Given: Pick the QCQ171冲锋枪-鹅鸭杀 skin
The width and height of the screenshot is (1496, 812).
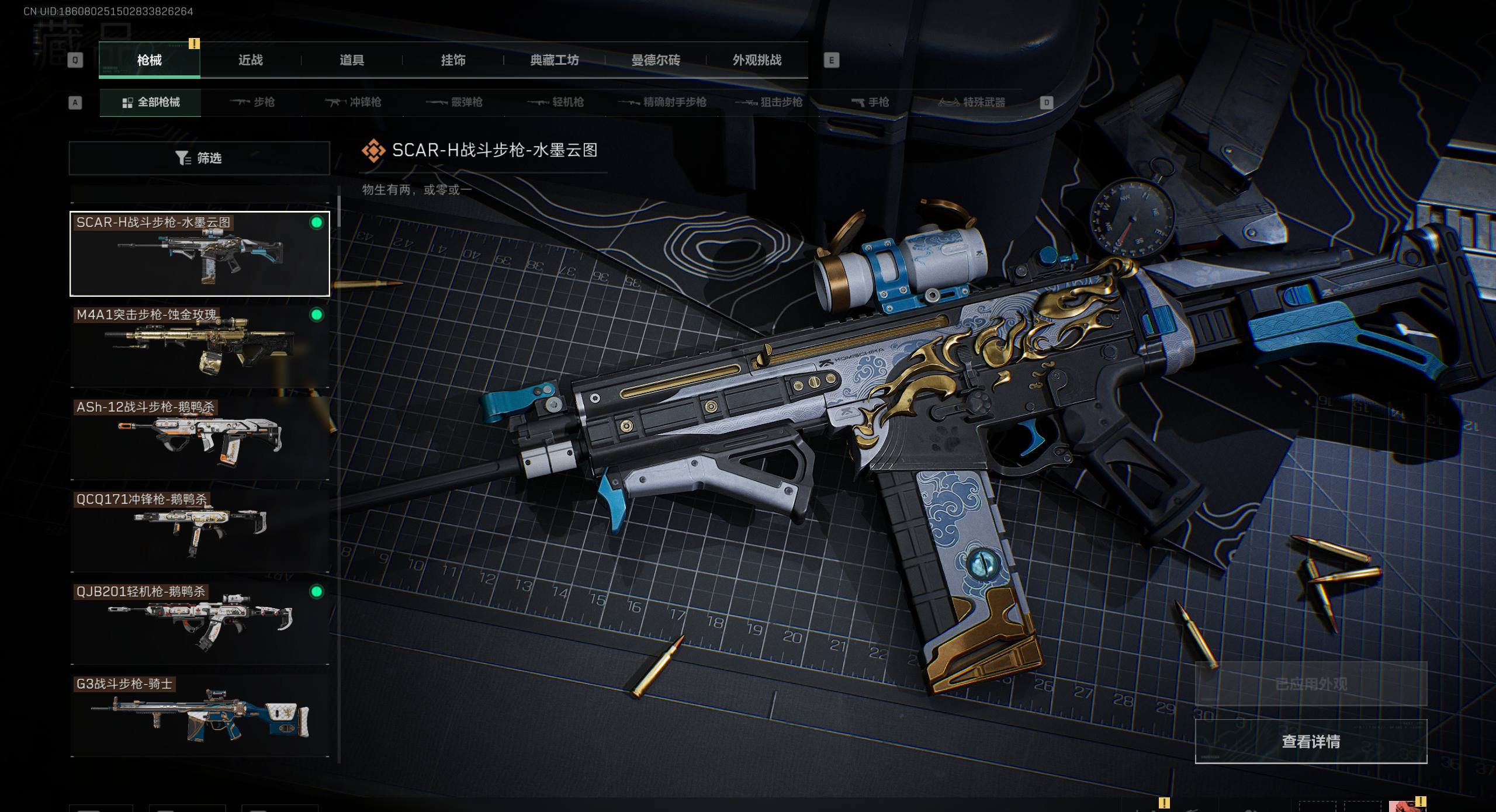Looking at the screenshot, I should coord(199,531).
